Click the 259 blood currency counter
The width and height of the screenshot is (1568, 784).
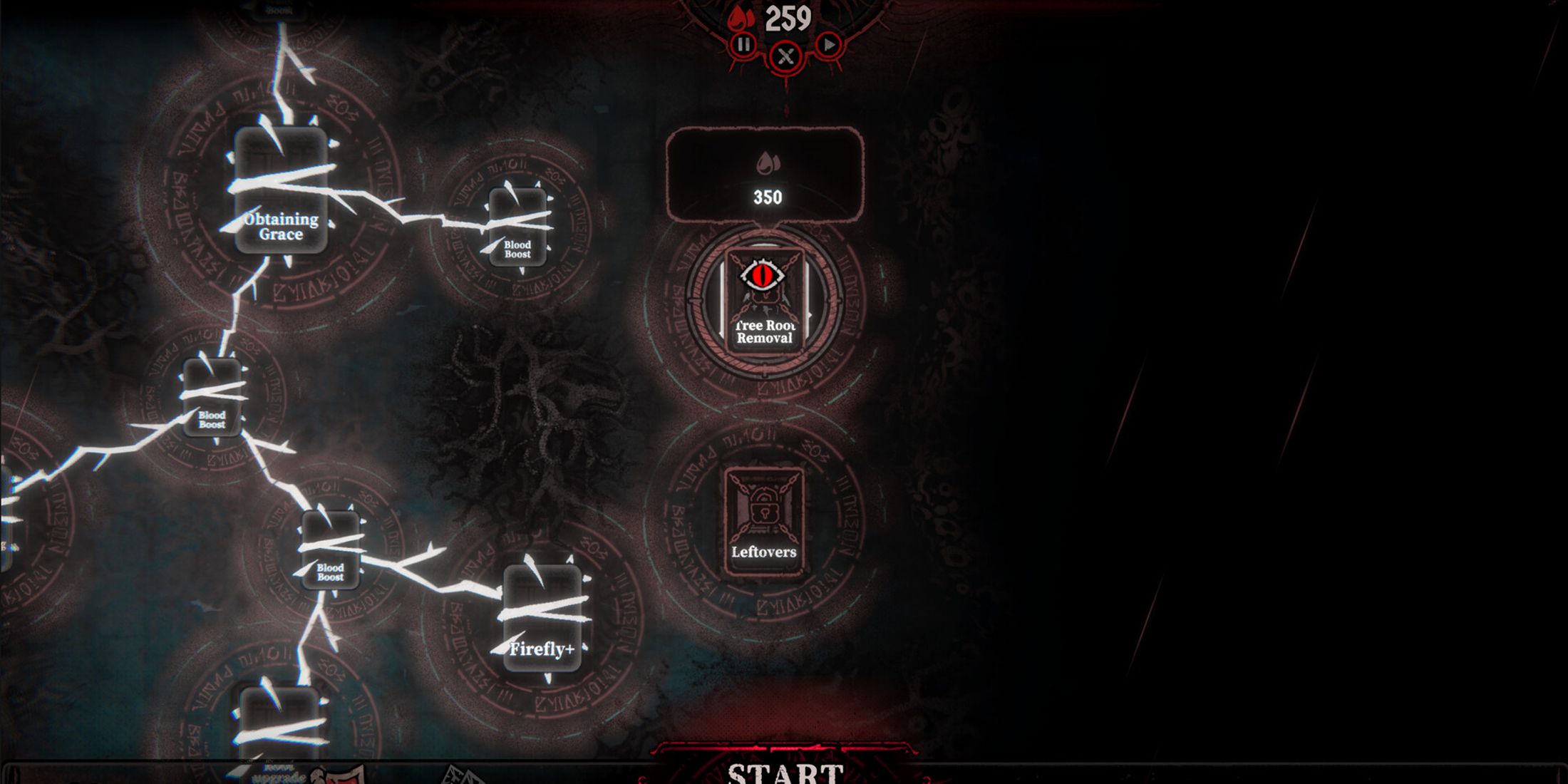point(788,19)
